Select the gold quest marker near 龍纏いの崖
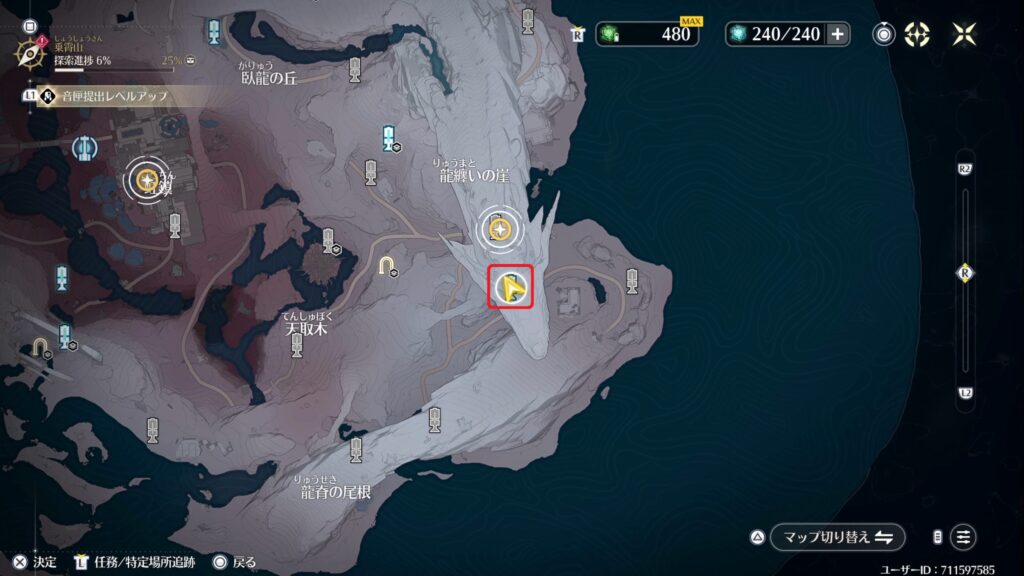1024x576 pixels. [x=499, y=230]
